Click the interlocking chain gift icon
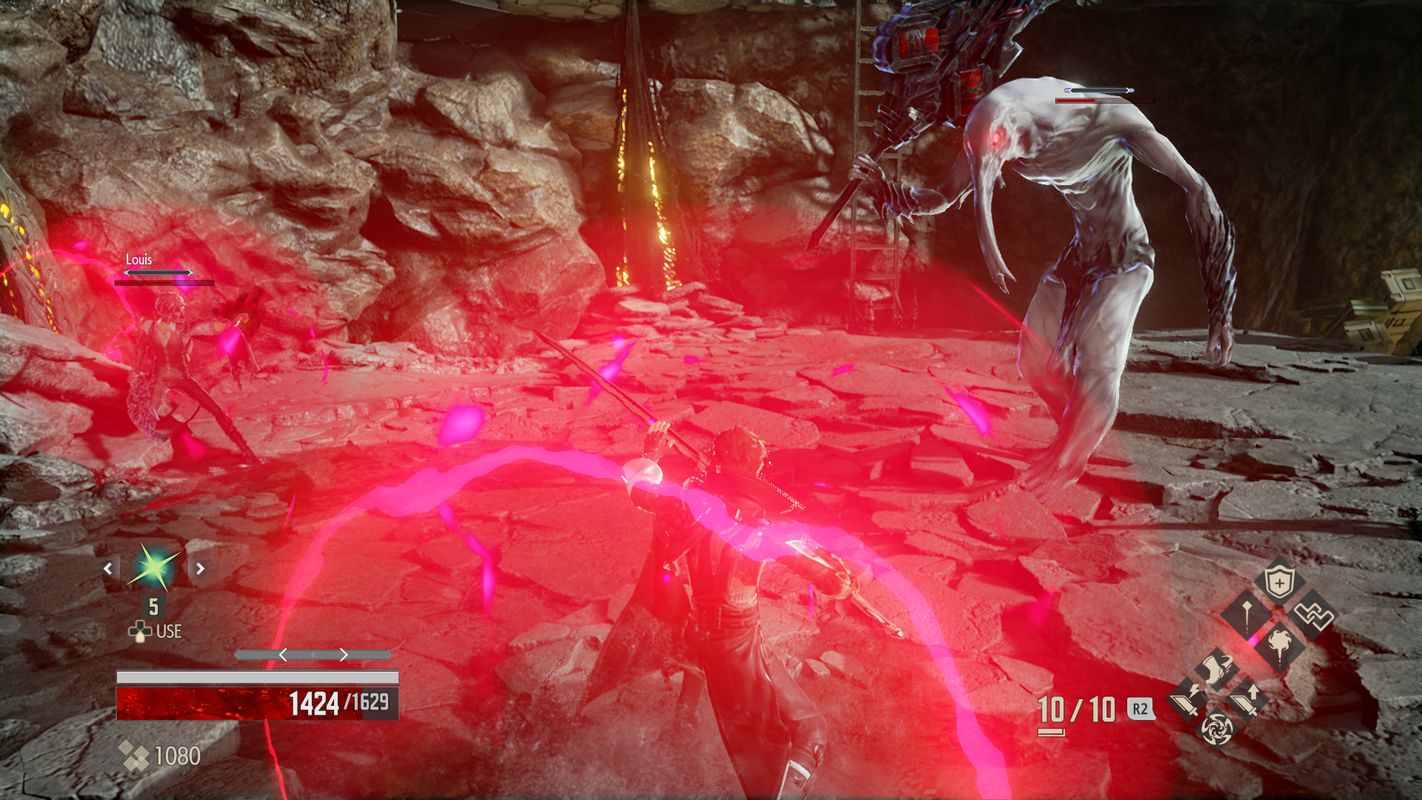The width and height of the screenshot is (1422, 800). pos(1315,614)
